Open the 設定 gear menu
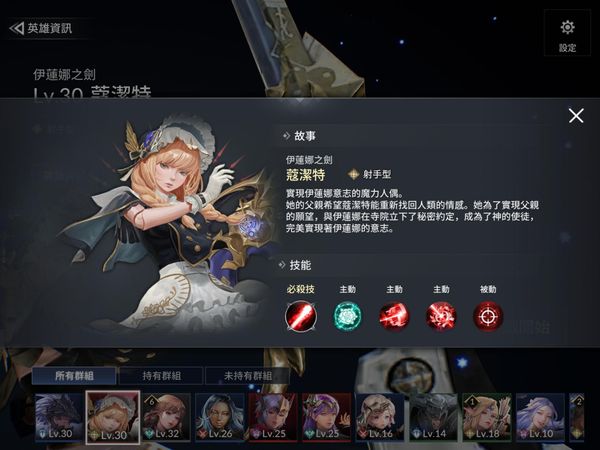This screenshot has height=450, width=600. pyautogui.click(x=567, y=33)
